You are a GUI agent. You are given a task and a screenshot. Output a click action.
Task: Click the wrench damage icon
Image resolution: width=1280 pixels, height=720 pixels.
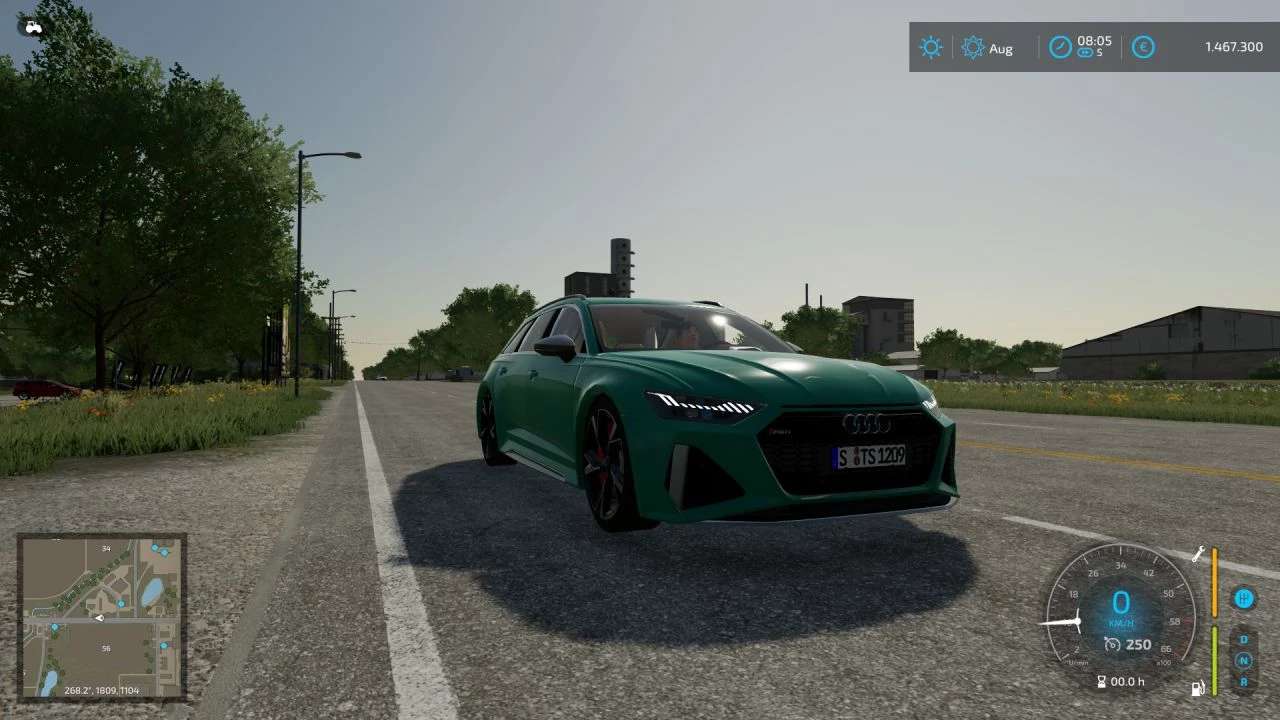(1198, 553)
